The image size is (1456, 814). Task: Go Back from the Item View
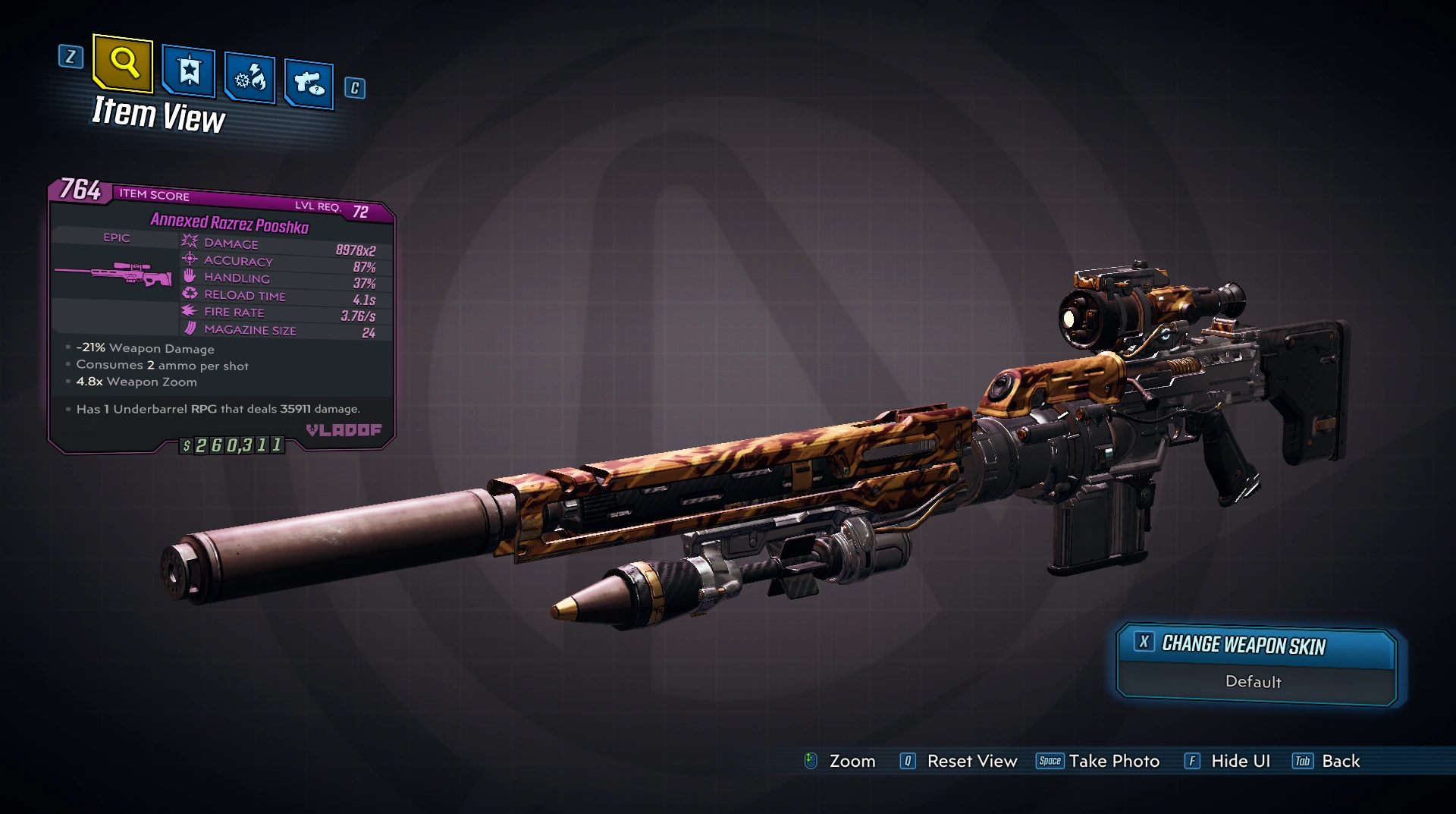click(1340, 761)
